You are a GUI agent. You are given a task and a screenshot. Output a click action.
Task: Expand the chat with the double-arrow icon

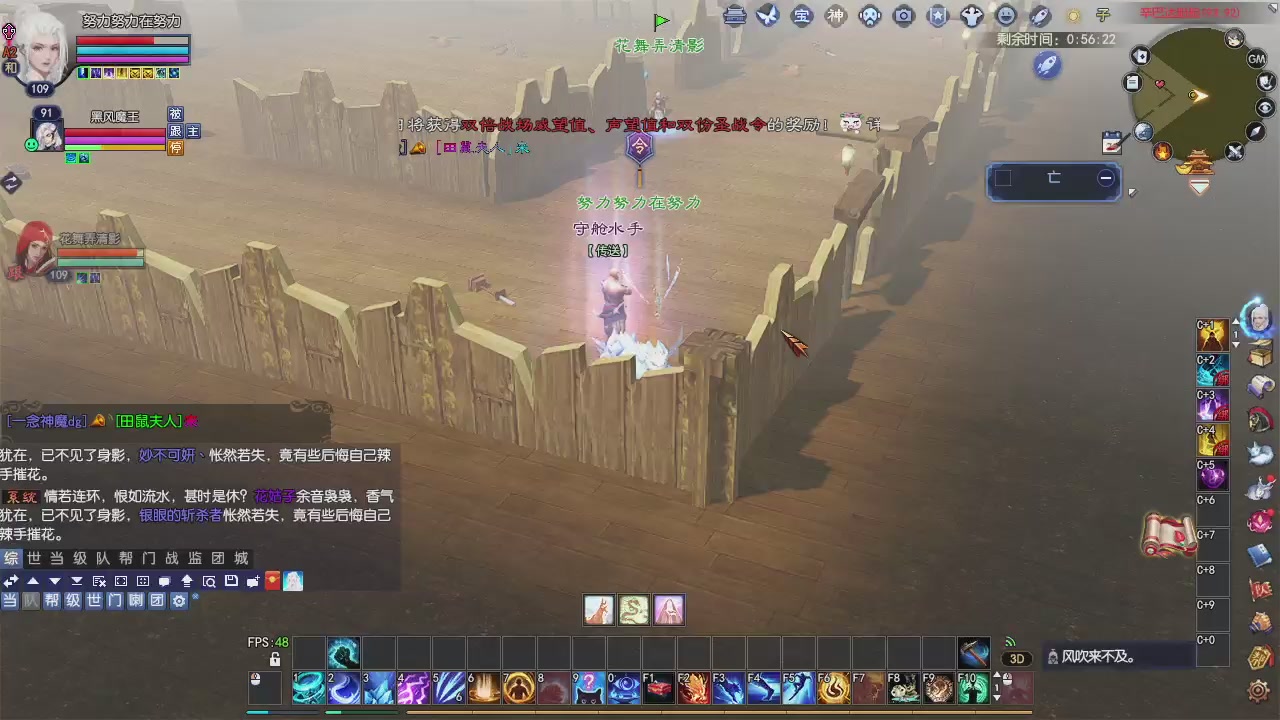pyautogui.click(x=10, y=582)
